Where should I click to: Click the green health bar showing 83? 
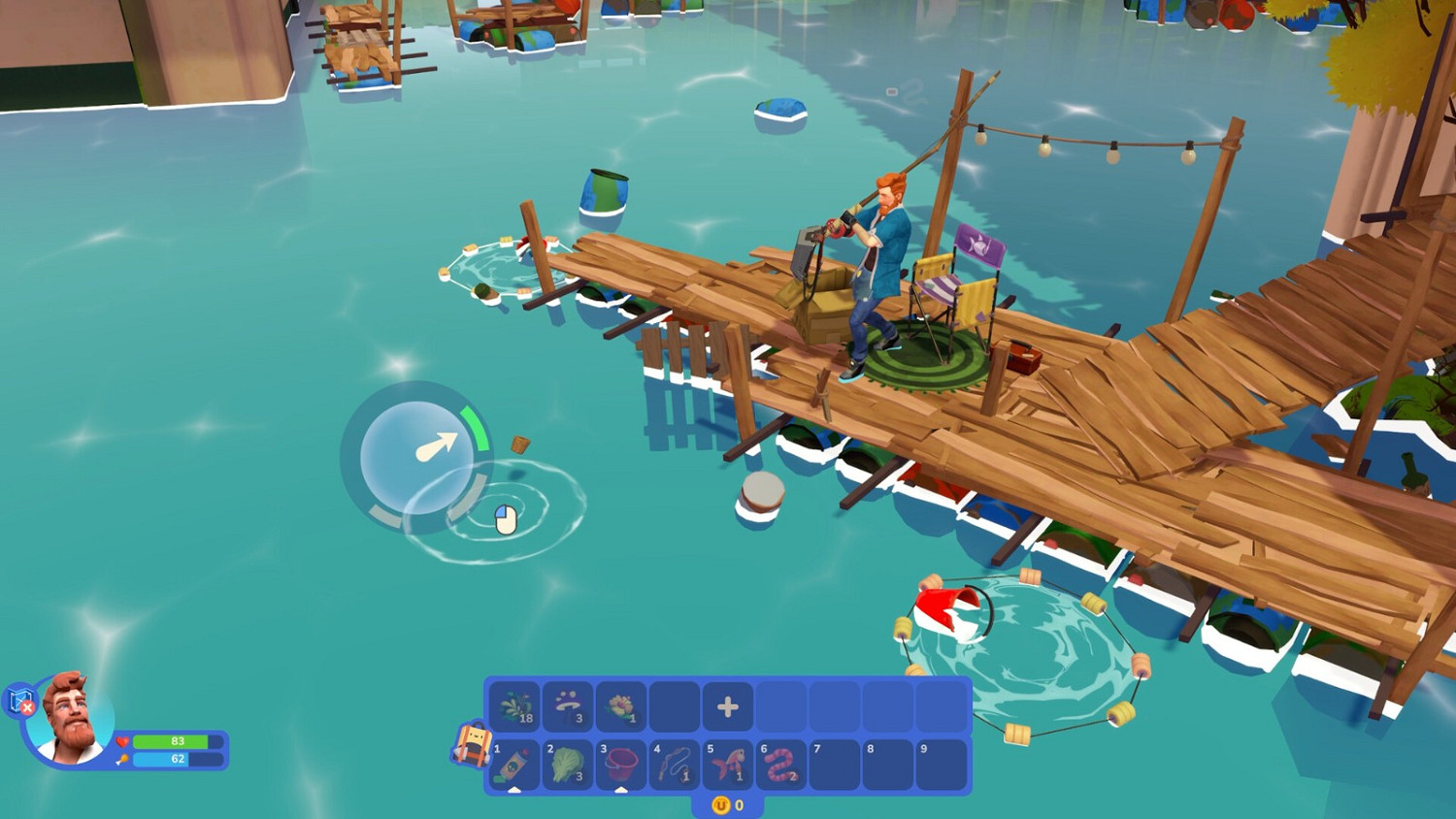180,740
